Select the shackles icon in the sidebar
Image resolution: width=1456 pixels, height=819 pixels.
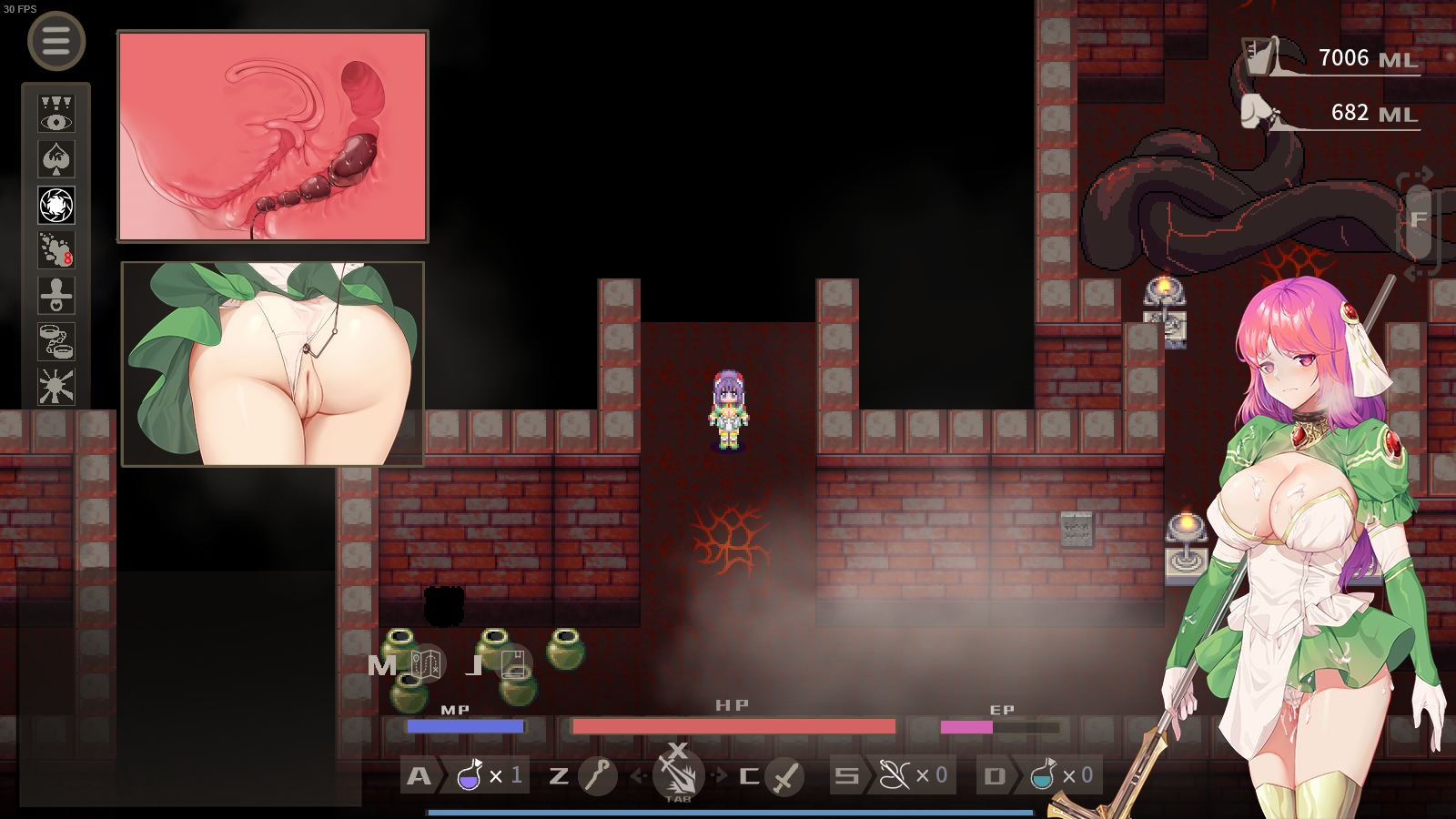(x=56, y=341)
